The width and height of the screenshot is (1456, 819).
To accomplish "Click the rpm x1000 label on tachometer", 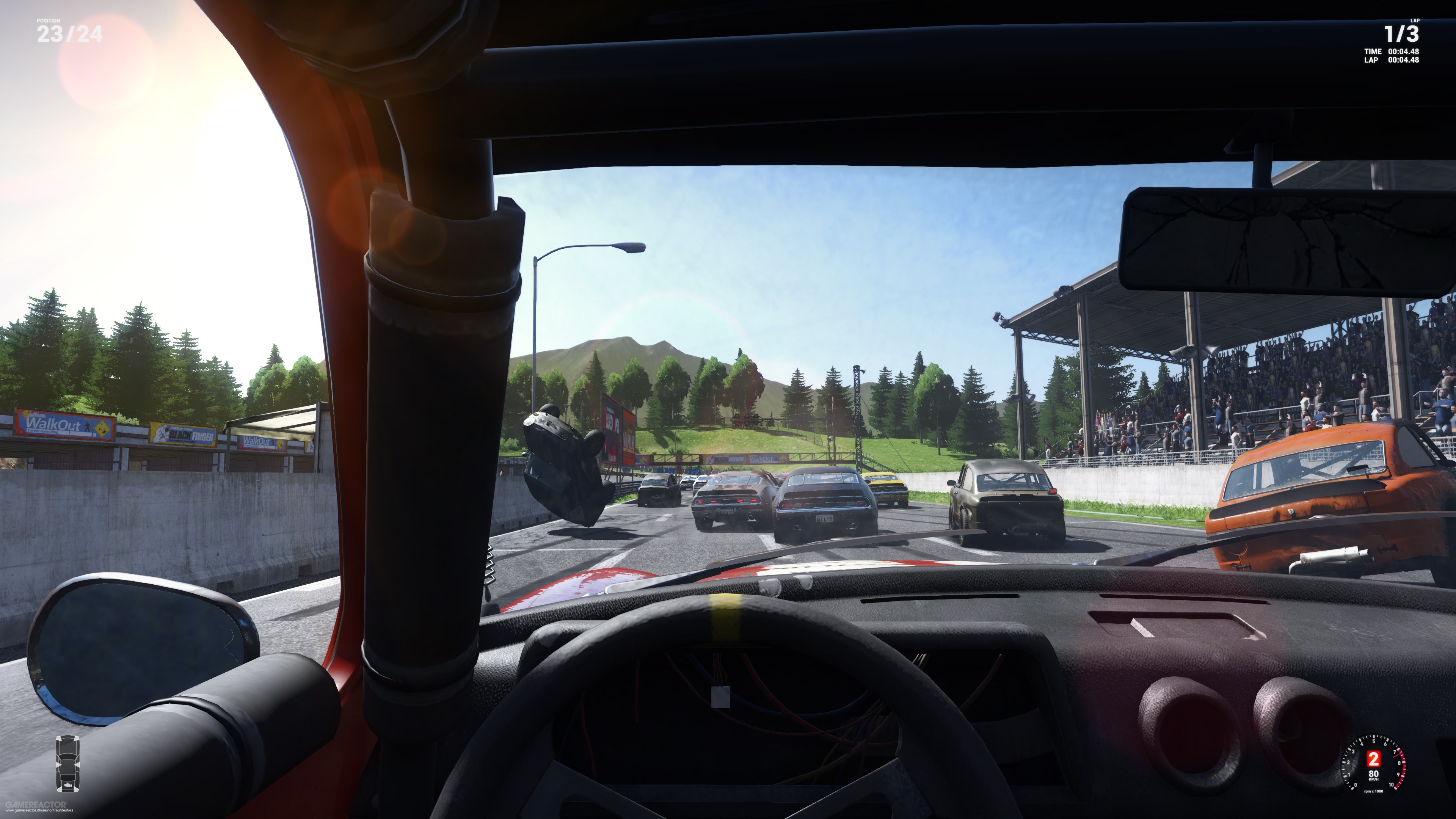I will click(1373, 792).
